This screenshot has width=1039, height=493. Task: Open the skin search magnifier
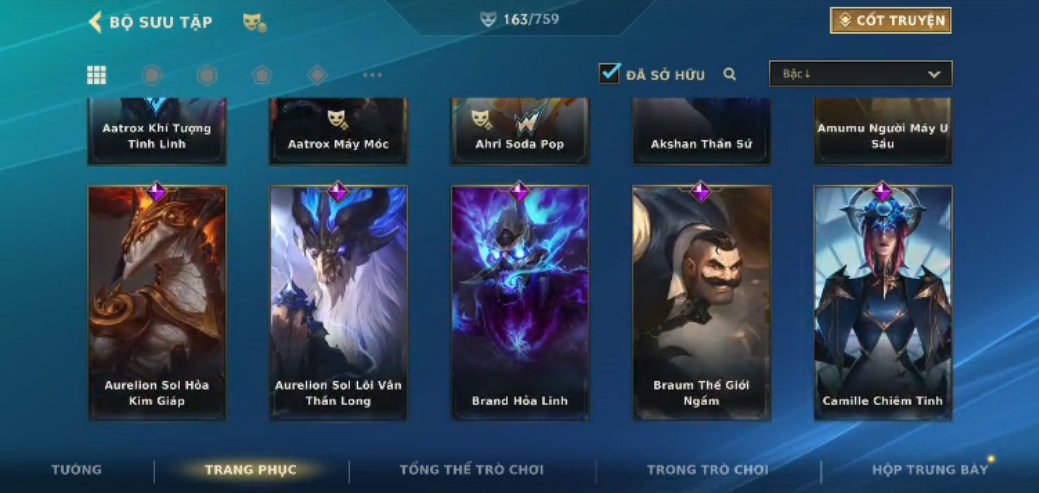pos(730,74)
